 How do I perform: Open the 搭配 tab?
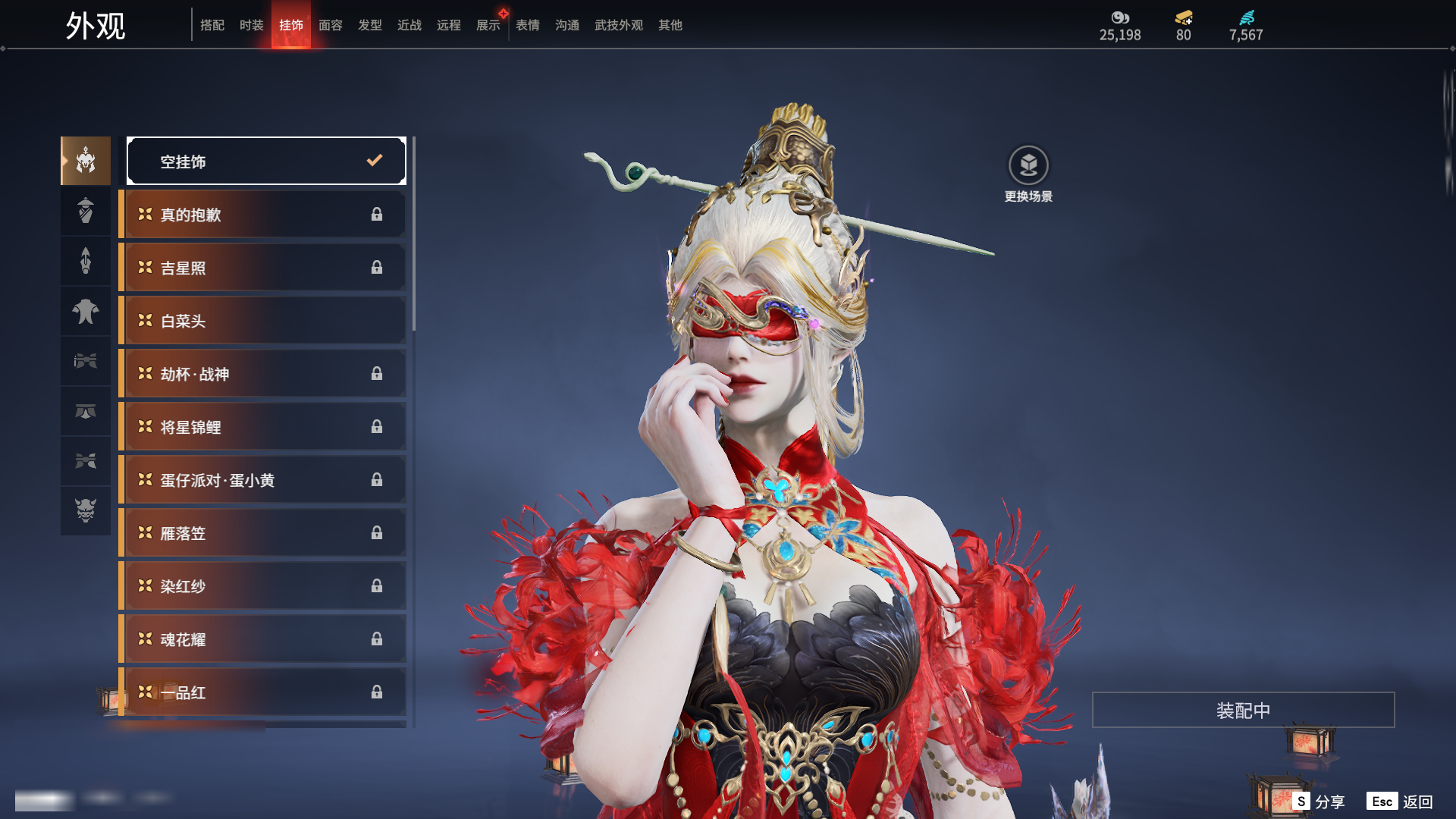point(212,25)
